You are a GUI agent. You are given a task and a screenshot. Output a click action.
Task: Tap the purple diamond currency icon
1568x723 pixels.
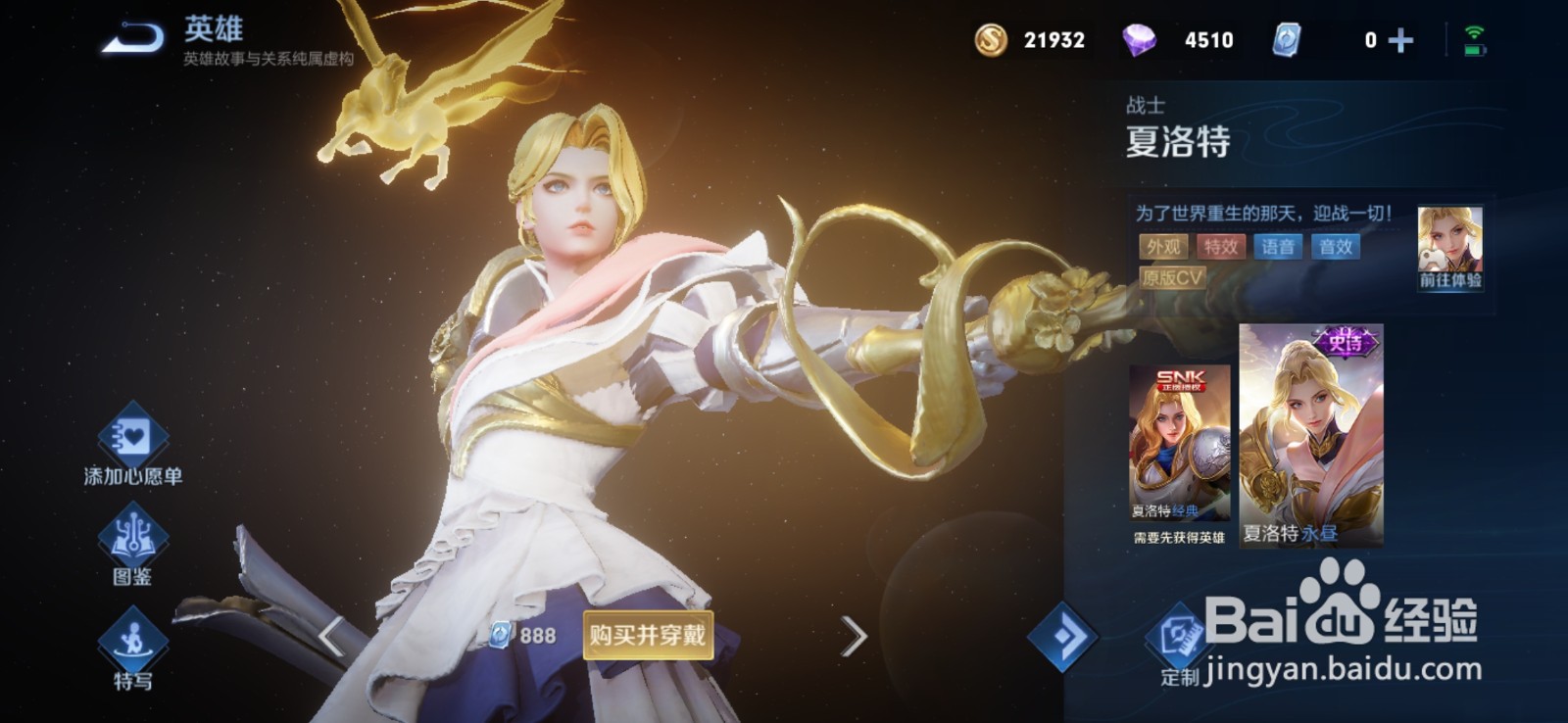[x=1139, y=40]
